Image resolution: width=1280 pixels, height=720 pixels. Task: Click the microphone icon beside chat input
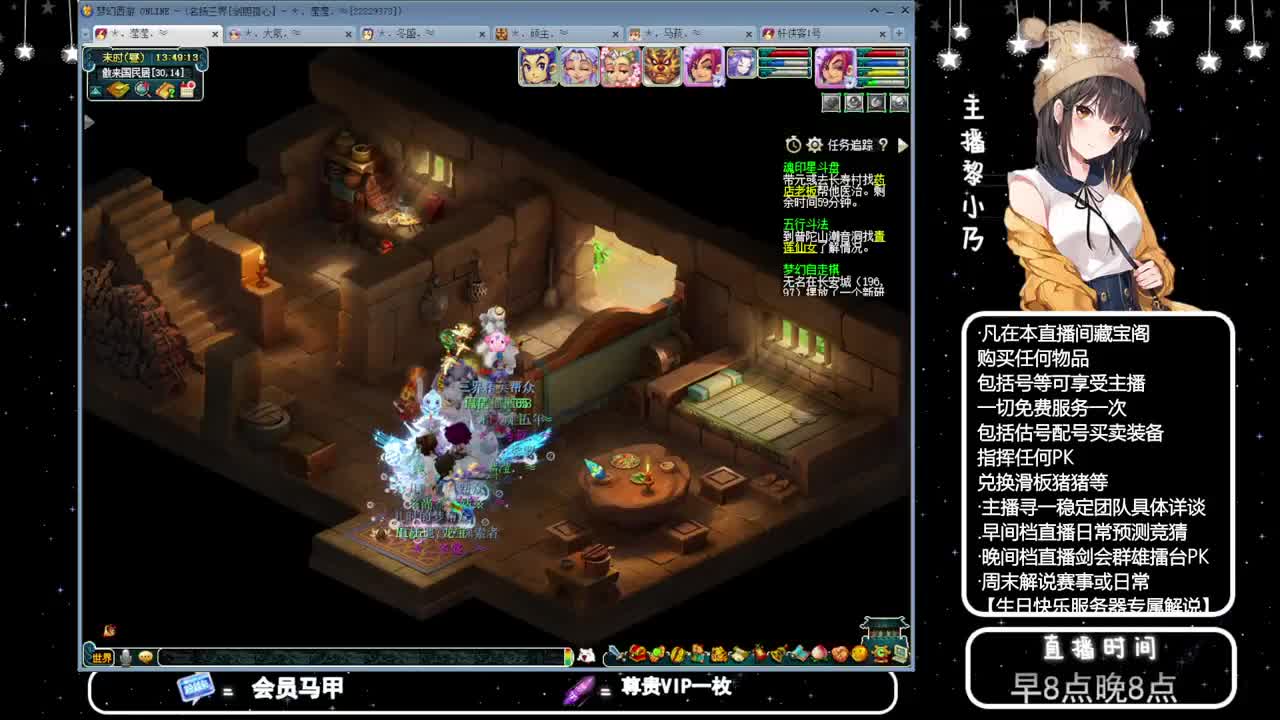[126, 656]
